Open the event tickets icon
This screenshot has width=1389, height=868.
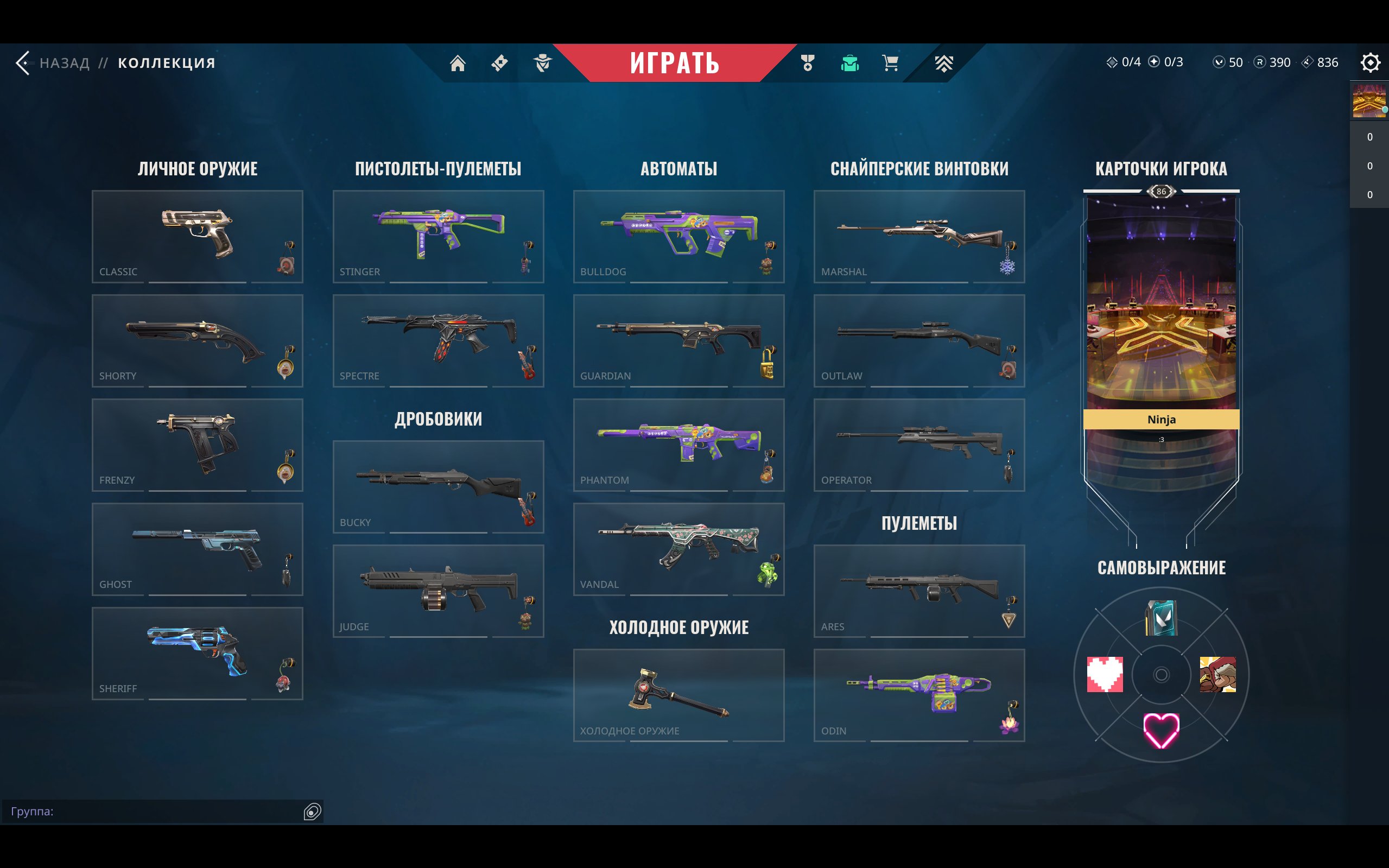pos(498,63)
